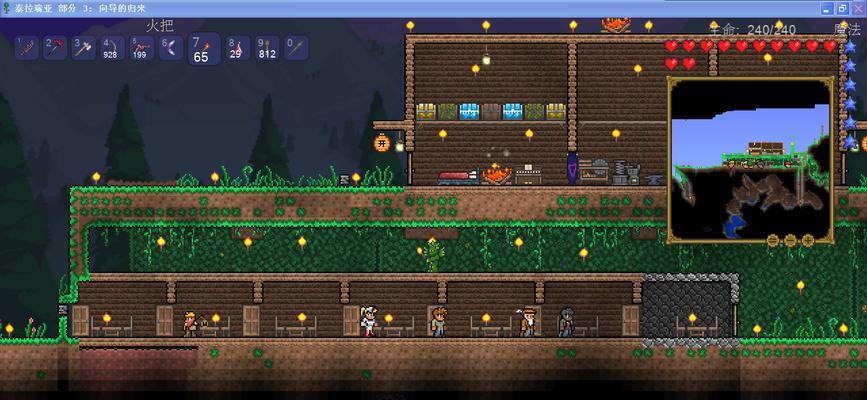867x400 pixels.
Task: Select hotbar slot 9 with 812 items
Action: tap(265, 47)
